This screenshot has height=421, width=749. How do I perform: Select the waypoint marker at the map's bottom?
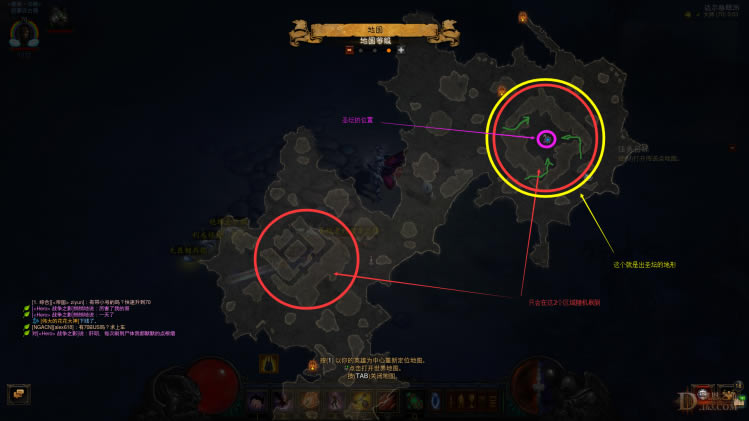tap(313, 364)
